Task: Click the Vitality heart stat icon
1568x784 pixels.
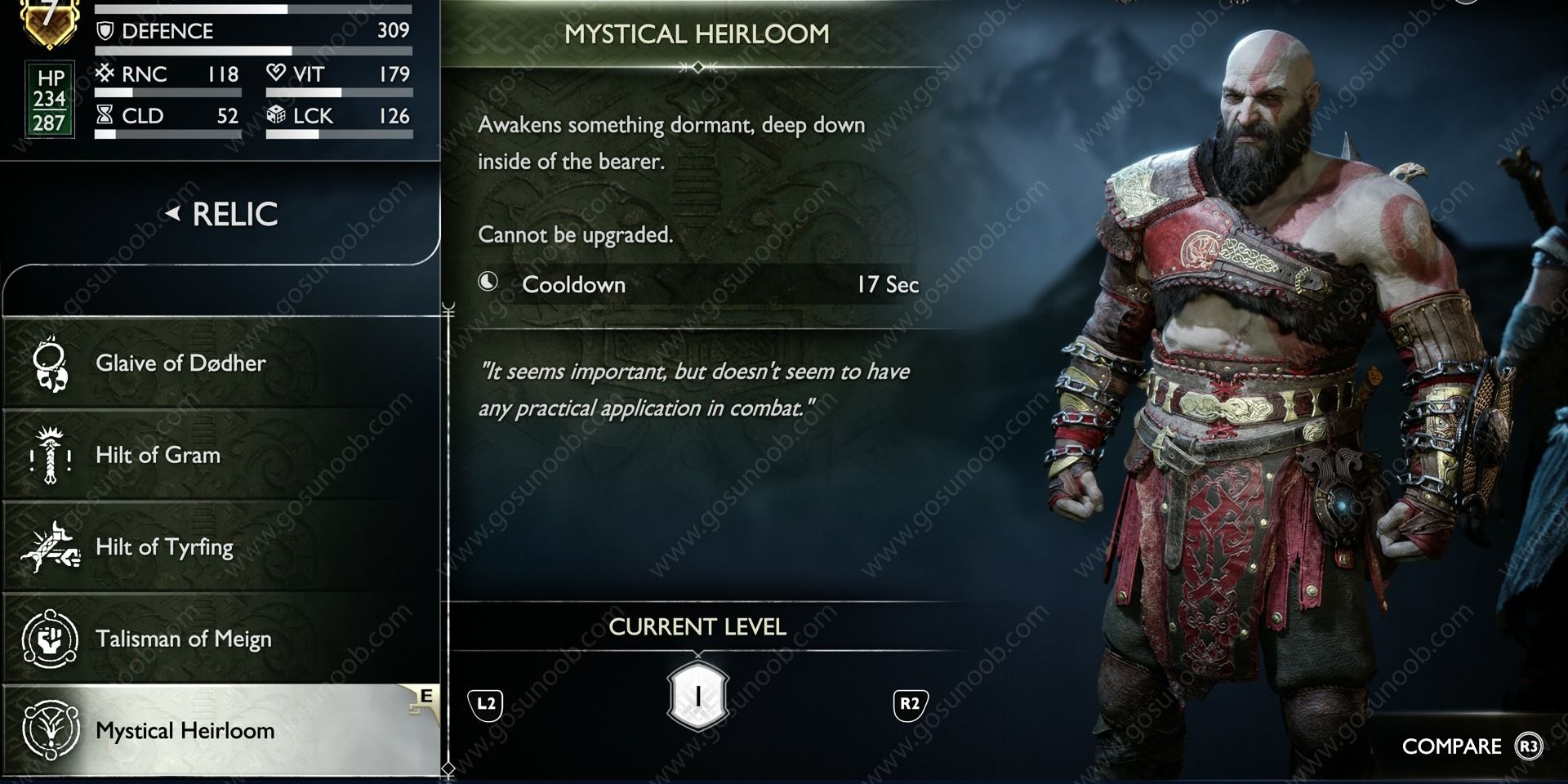Action: tap(278, 73)
